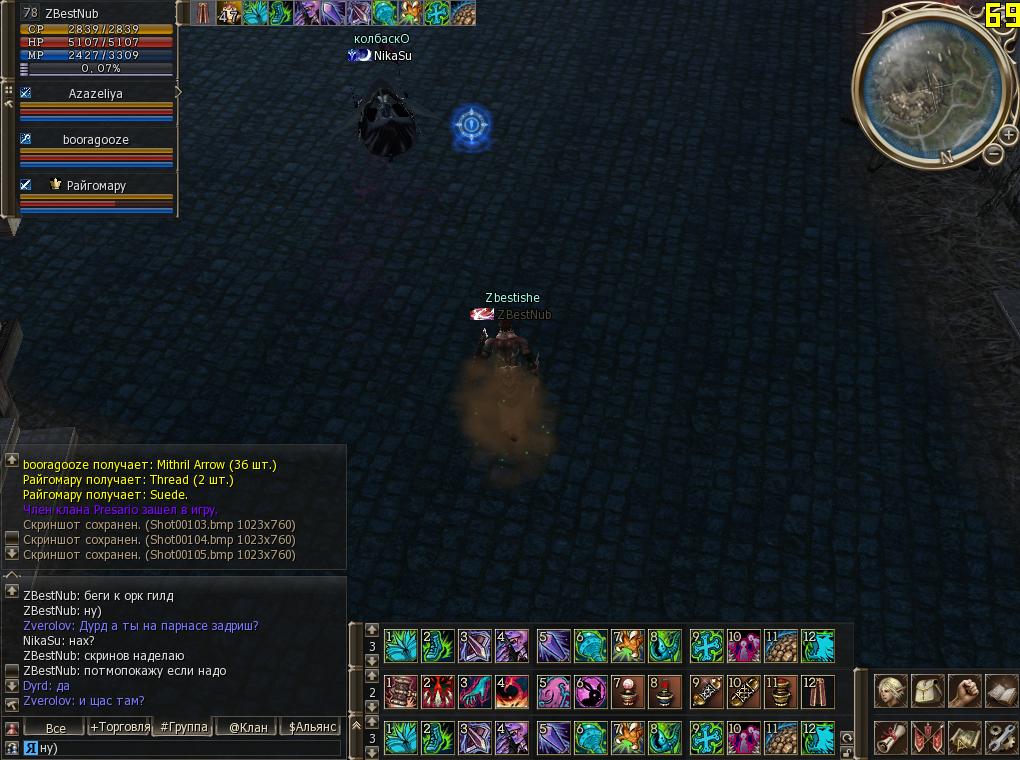Open the skills book icon

(x=1000, y=691)
